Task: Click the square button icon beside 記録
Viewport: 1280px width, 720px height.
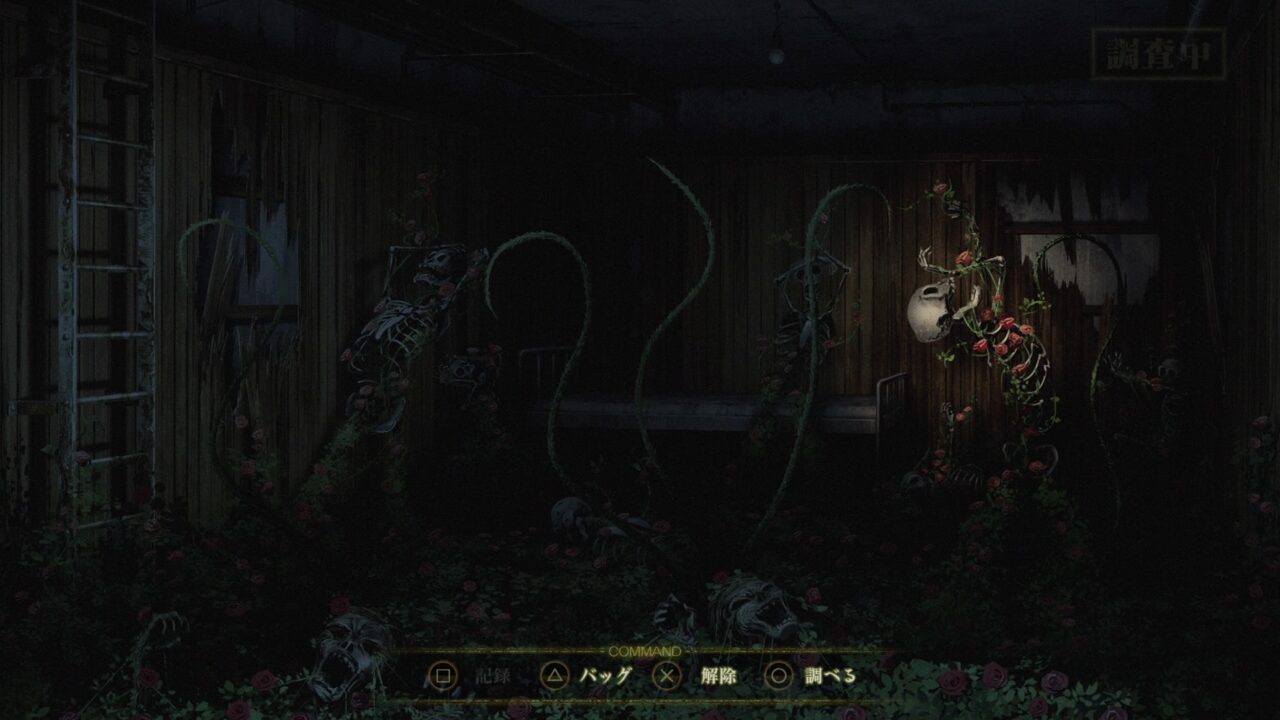Action: pos(443,674)
